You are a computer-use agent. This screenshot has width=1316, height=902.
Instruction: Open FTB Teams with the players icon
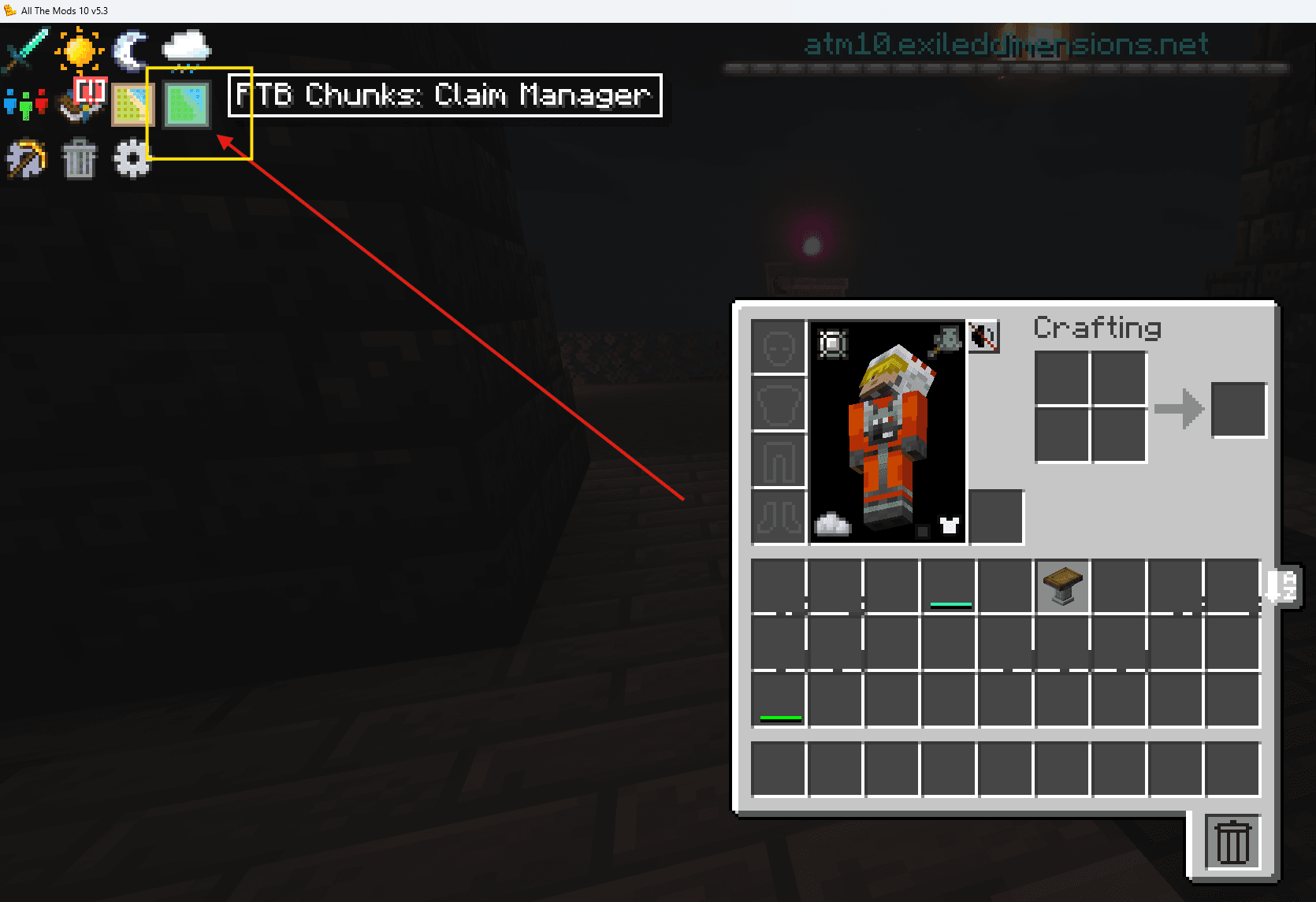coord(26,104)
